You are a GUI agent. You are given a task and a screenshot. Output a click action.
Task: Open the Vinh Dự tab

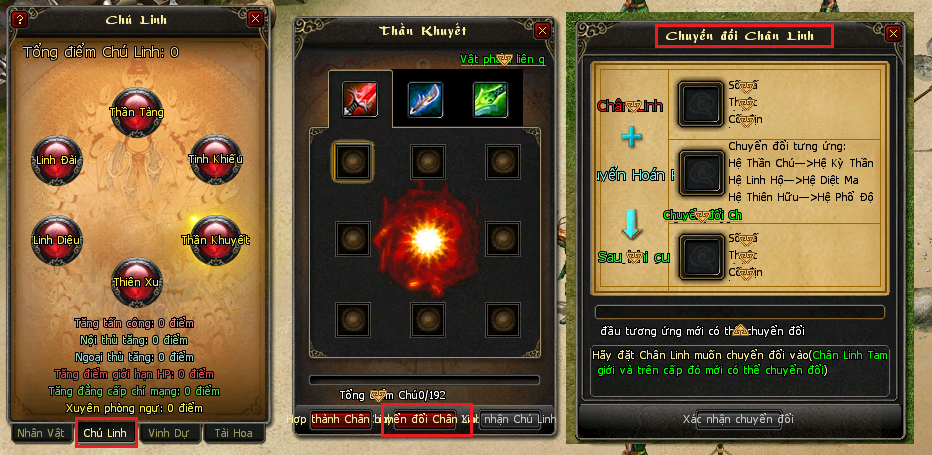(170, 433)
